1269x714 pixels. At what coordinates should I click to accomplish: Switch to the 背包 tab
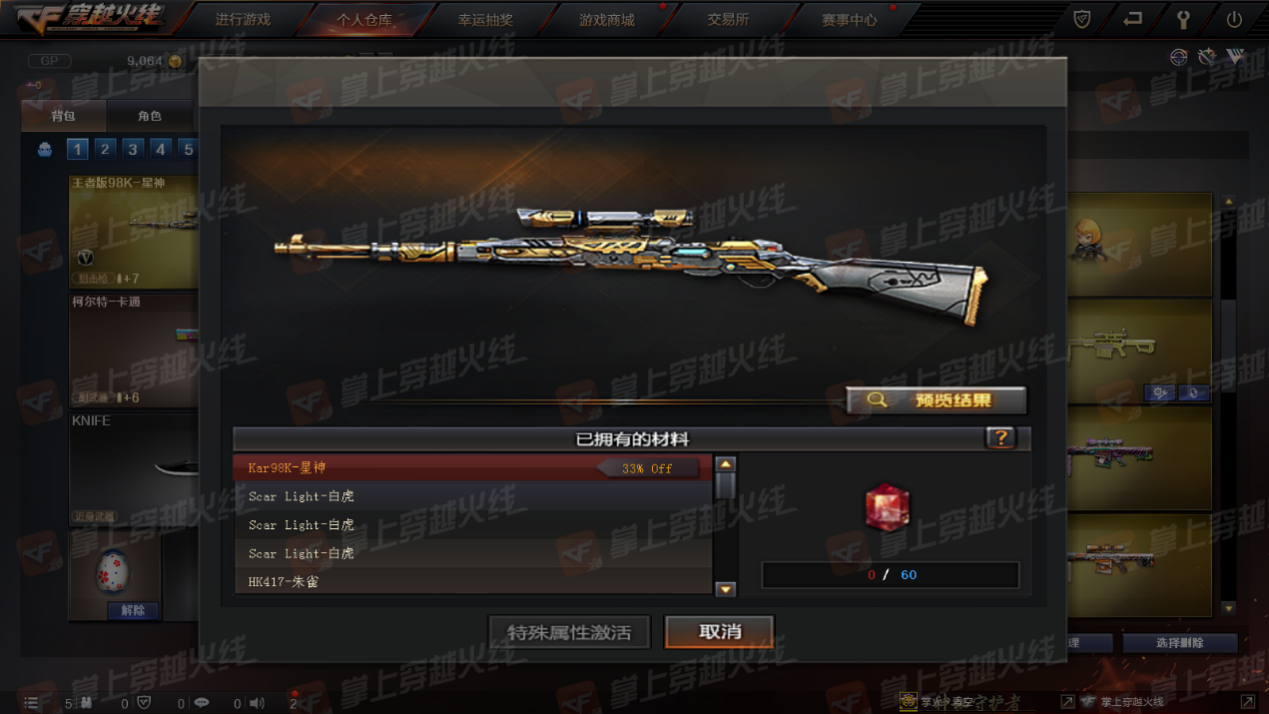63,116
